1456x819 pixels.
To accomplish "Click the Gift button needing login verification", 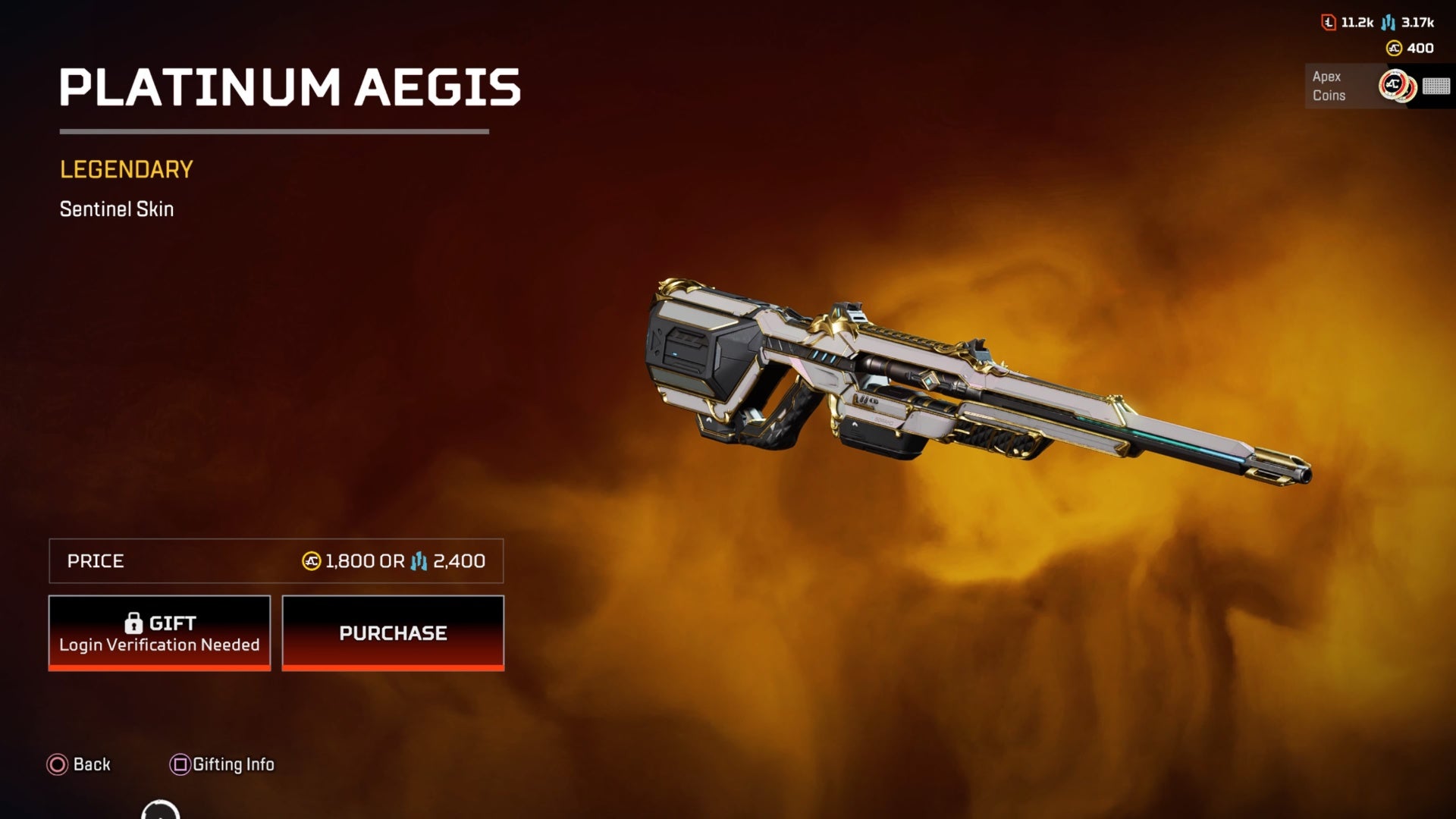I will pos(159,632).
